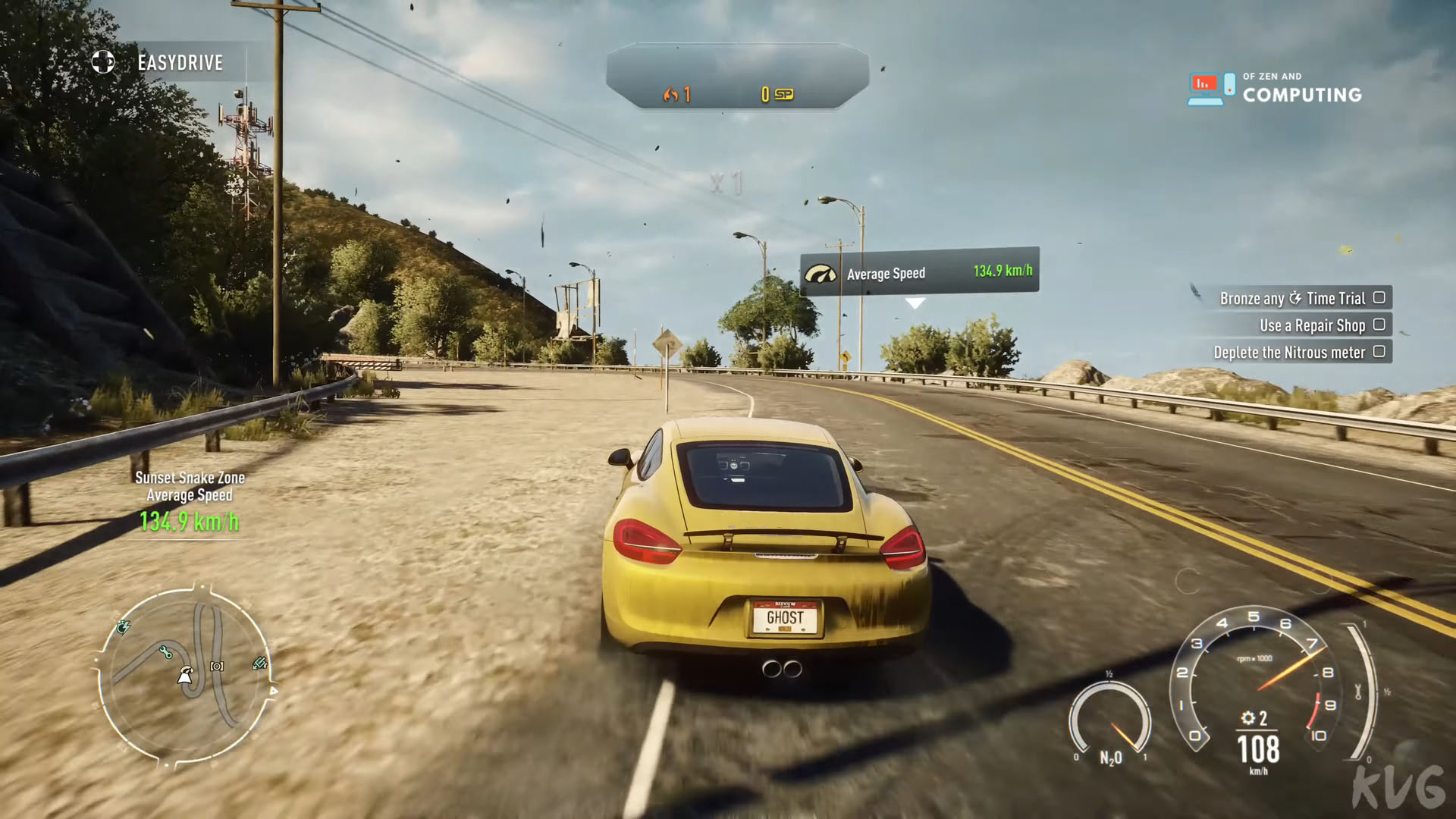The image size is (1456, 819).
Task: Click the flame Heat icon in top banner
Action: 670,96
